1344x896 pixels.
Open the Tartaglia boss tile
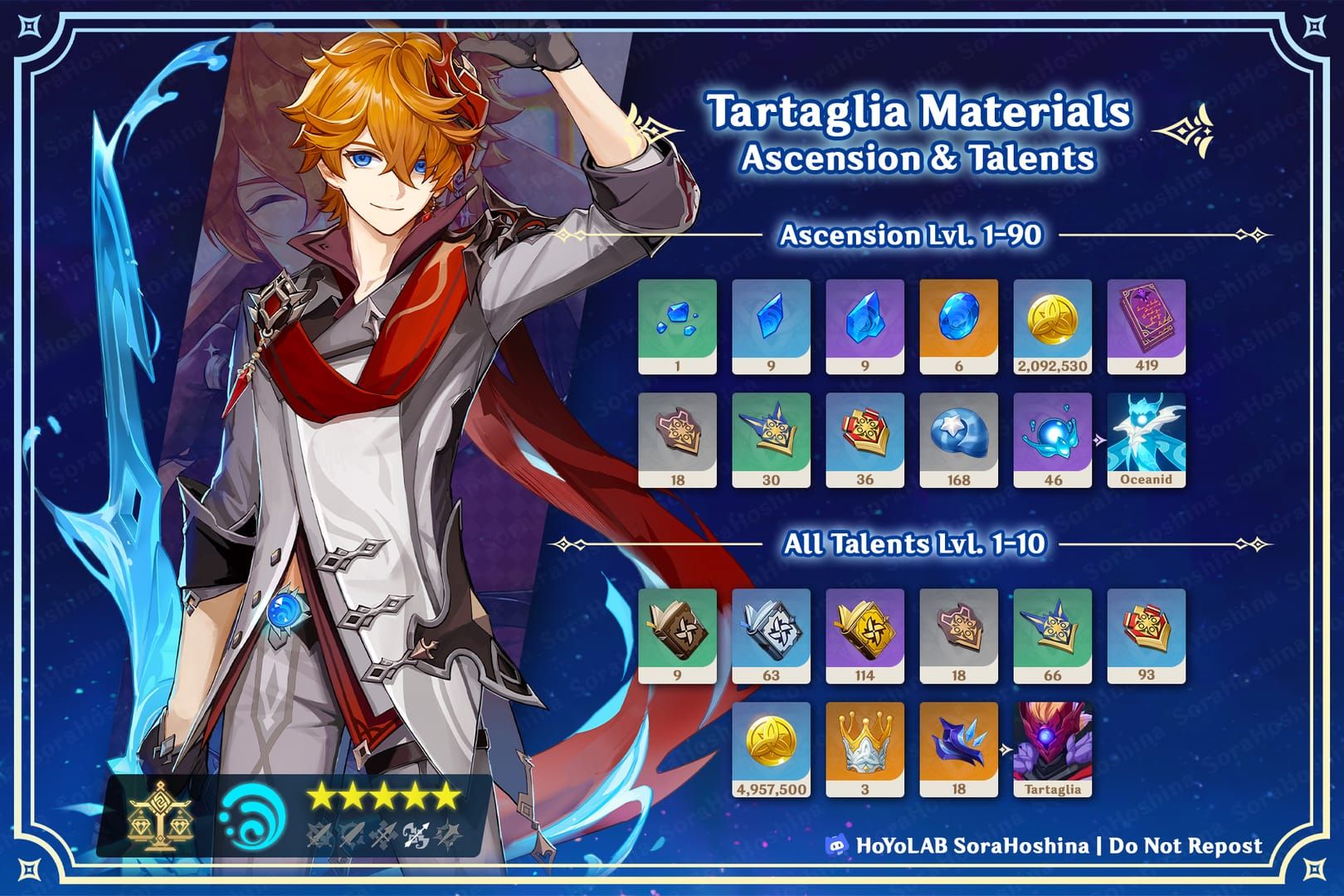(x=1052, y=749)
